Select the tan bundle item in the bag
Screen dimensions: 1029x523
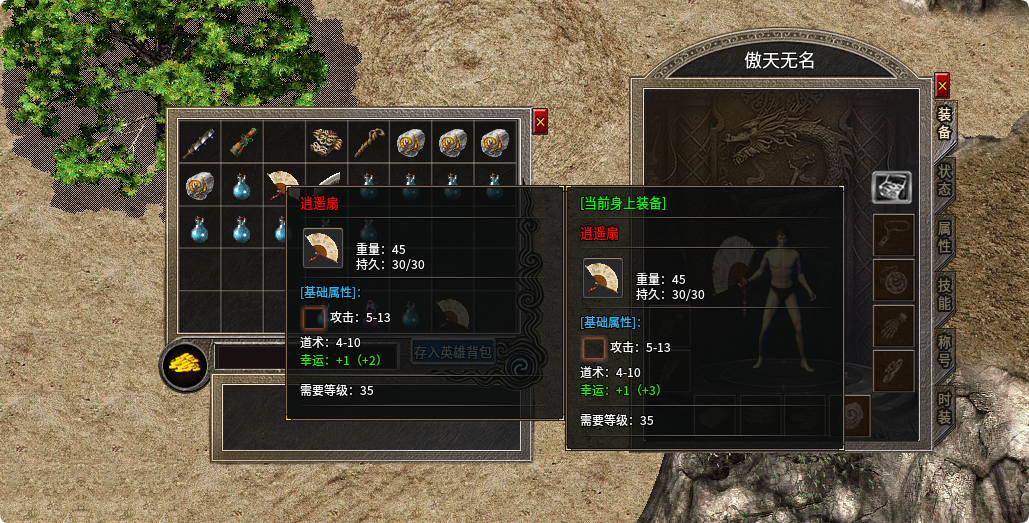326,142
